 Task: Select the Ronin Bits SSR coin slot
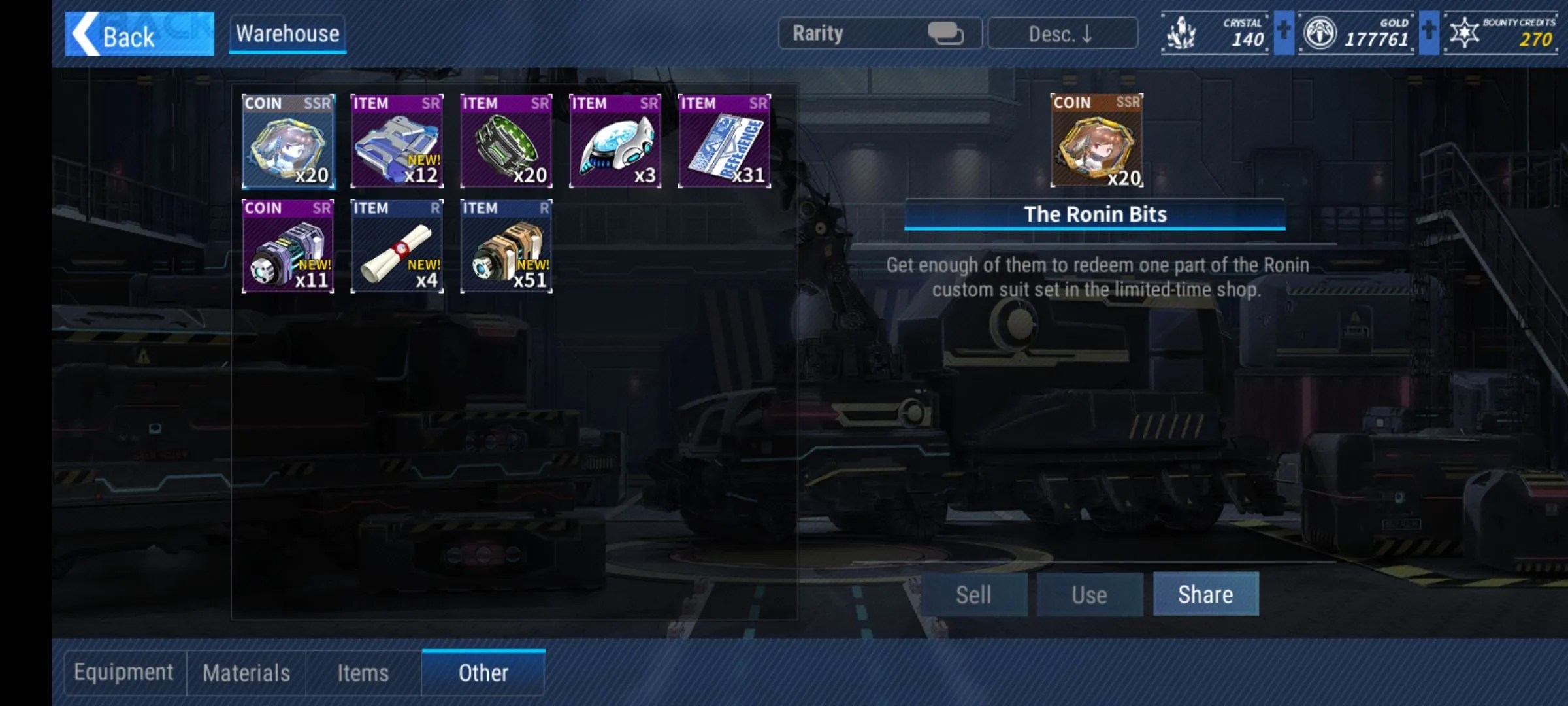pyautogui.click(x=288, y=141)
